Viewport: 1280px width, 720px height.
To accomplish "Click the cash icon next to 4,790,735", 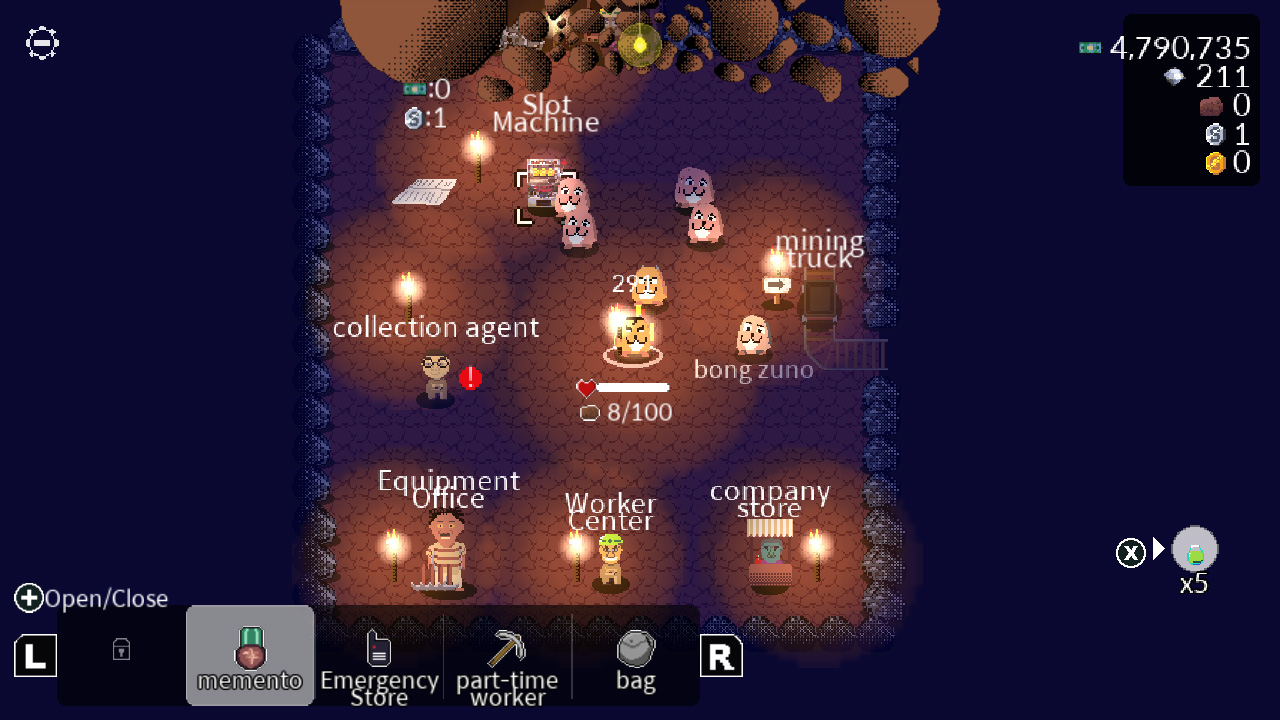I will 1090,47.
